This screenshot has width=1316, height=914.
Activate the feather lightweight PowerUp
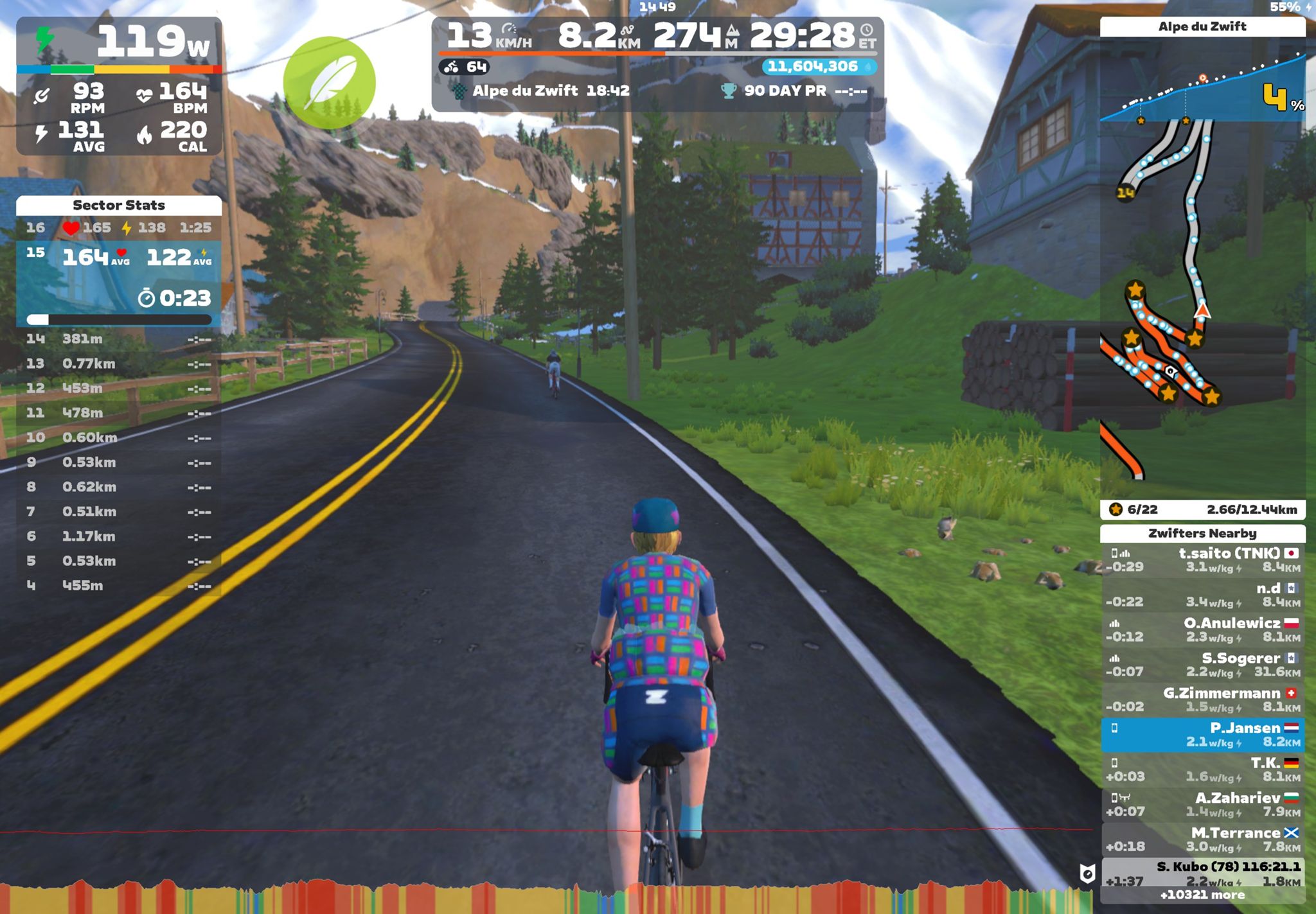point(329,83)
